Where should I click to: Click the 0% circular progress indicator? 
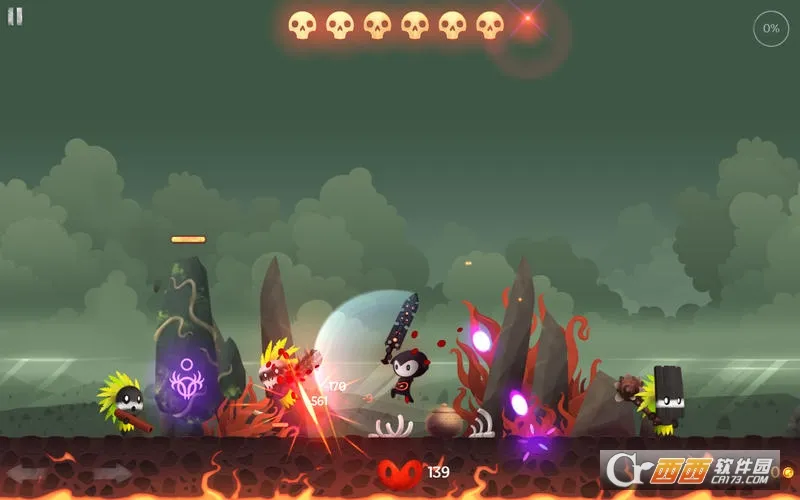pyautogui.click(x=771, y=28)
